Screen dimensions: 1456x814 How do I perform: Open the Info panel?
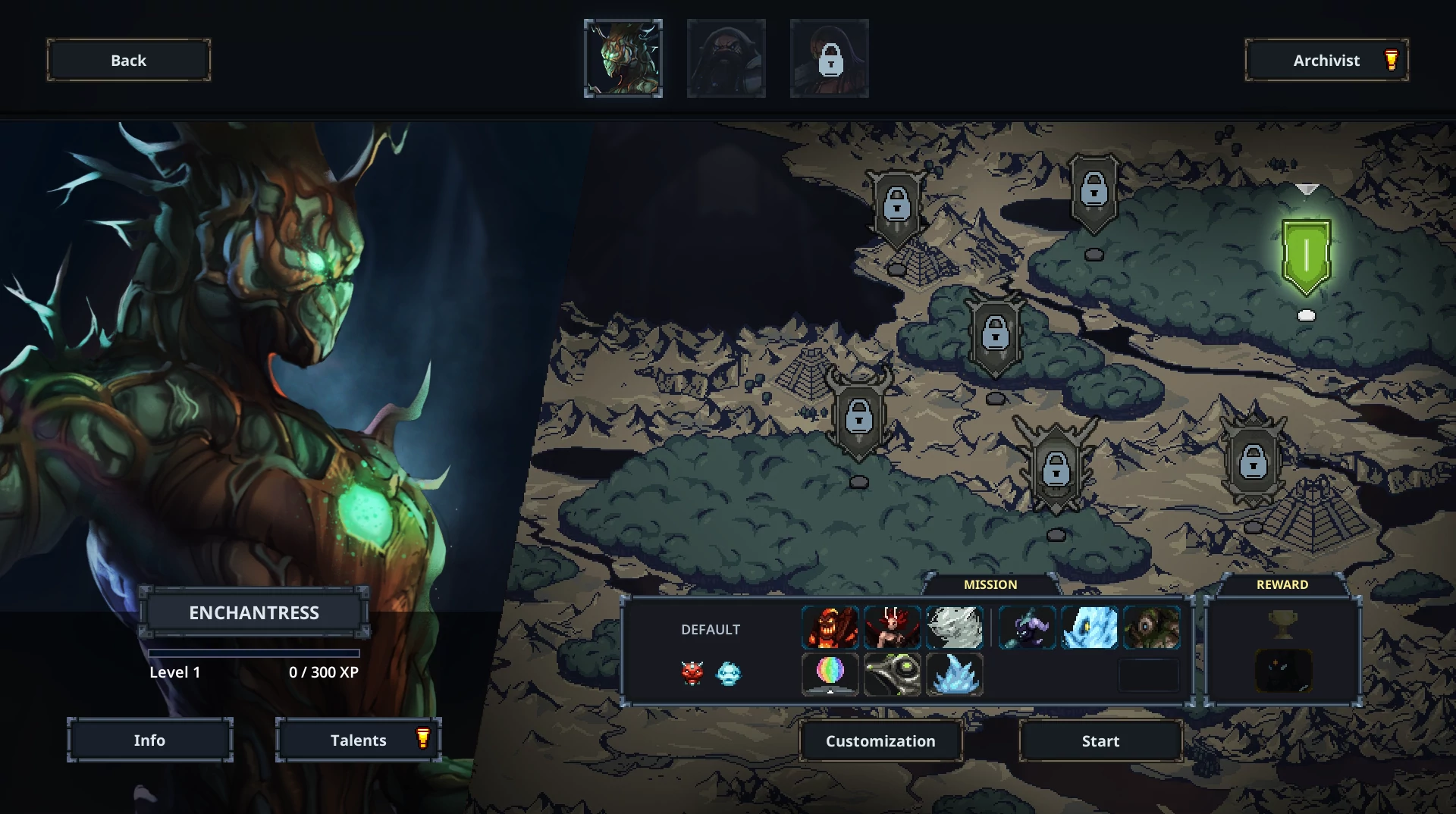point(149,740)
